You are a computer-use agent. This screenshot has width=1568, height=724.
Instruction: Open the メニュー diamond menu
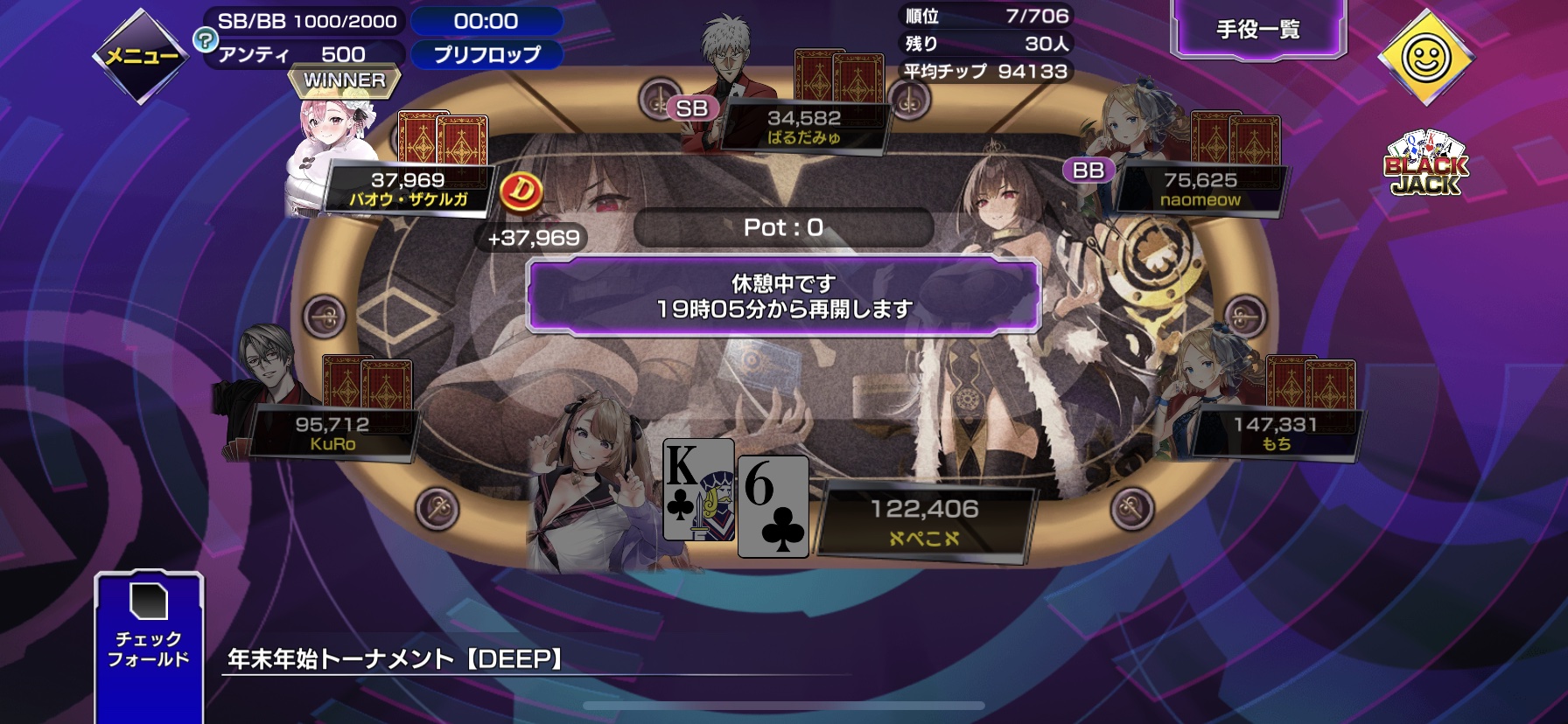[x=140, y=57]
